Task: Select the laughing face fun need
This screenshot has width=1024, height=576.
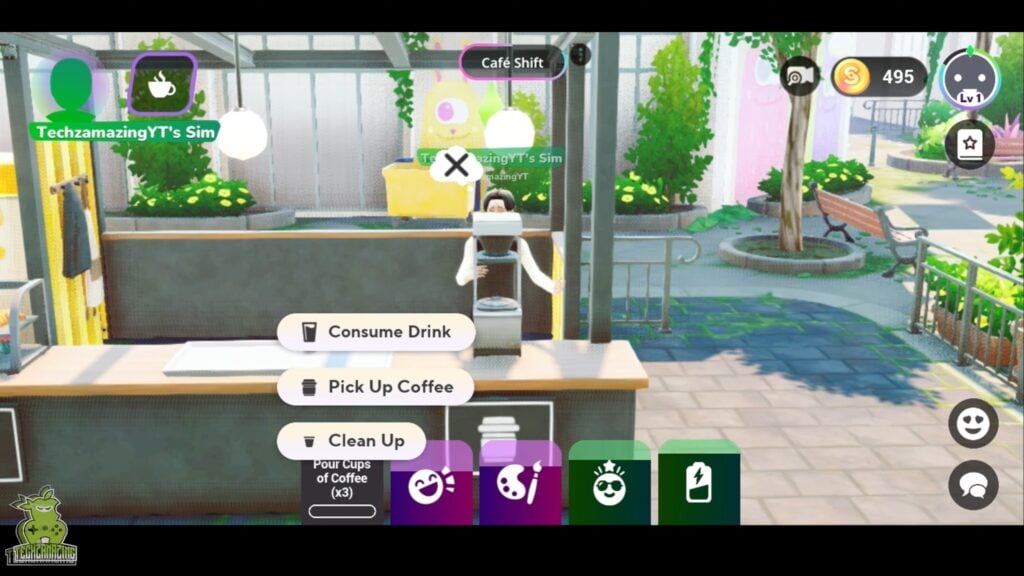Action: click(x=431, y=484)
